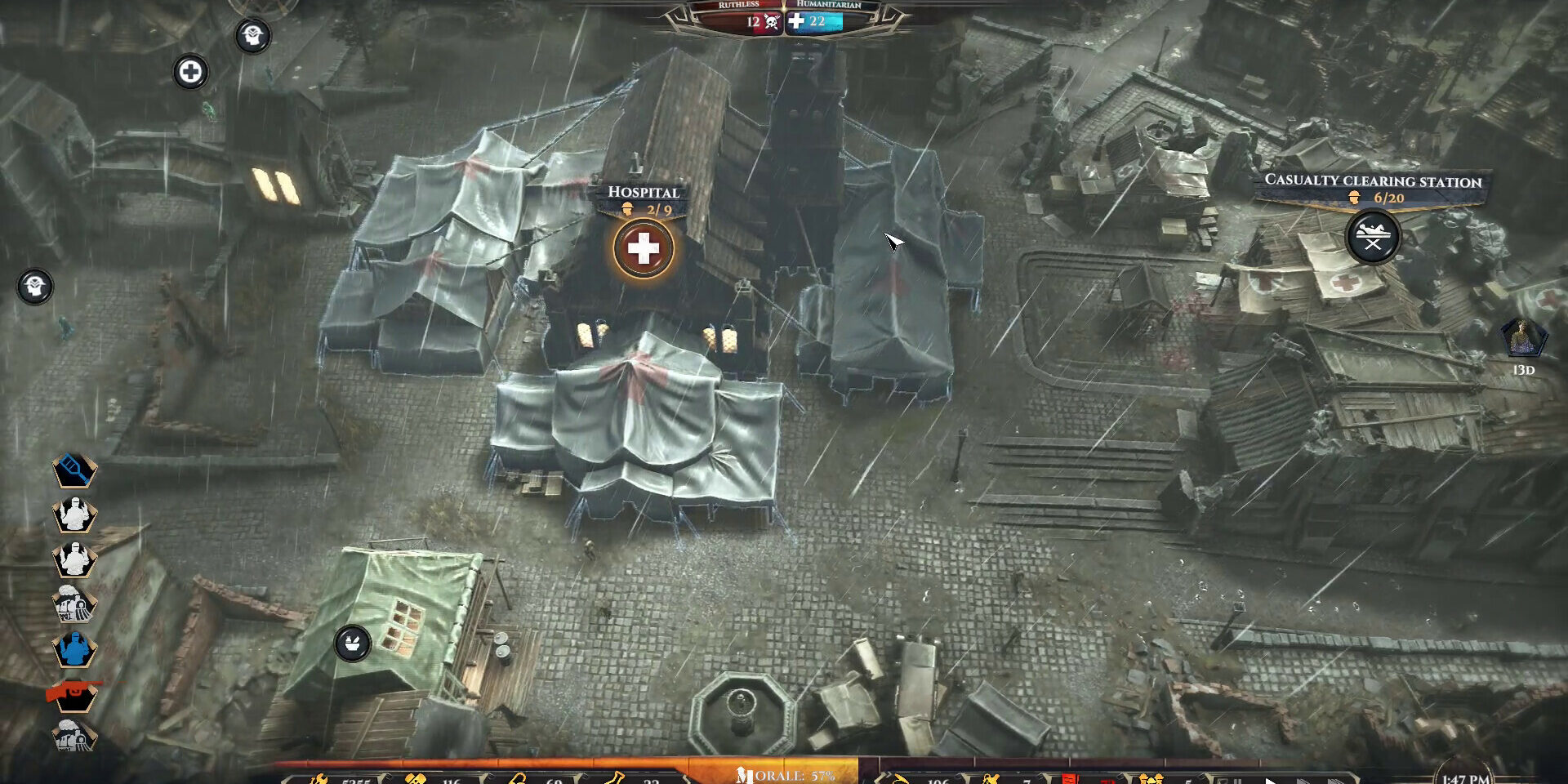The image size is (1568, 784).
Task: Select the mortar and pestle building marker
Action: (x=353, y=644)
